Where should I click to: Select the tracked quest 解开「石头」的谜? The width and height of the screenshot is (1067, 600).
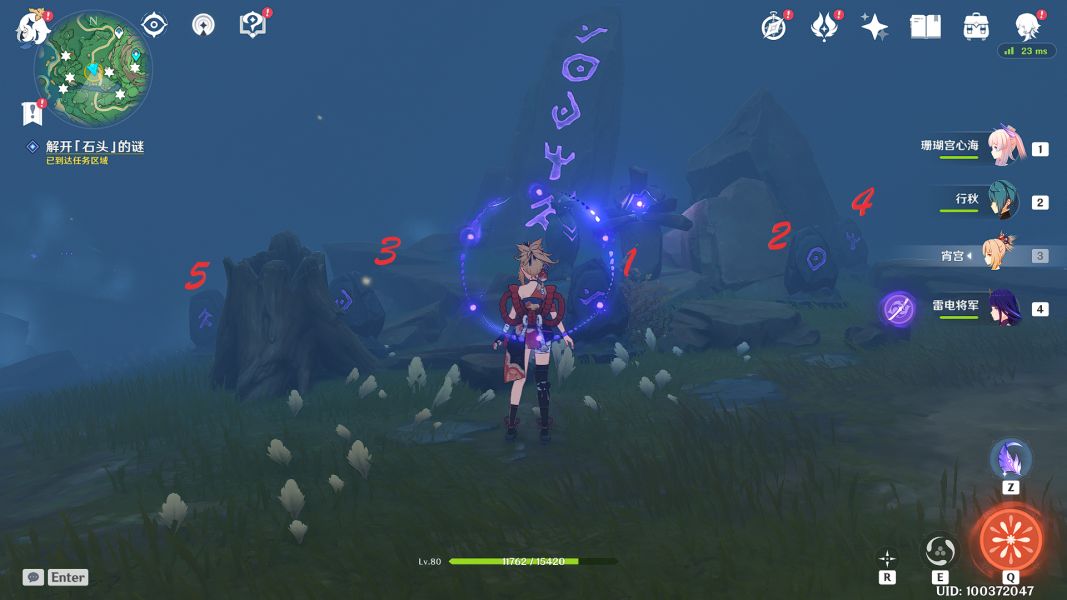[x=95, y=147]
